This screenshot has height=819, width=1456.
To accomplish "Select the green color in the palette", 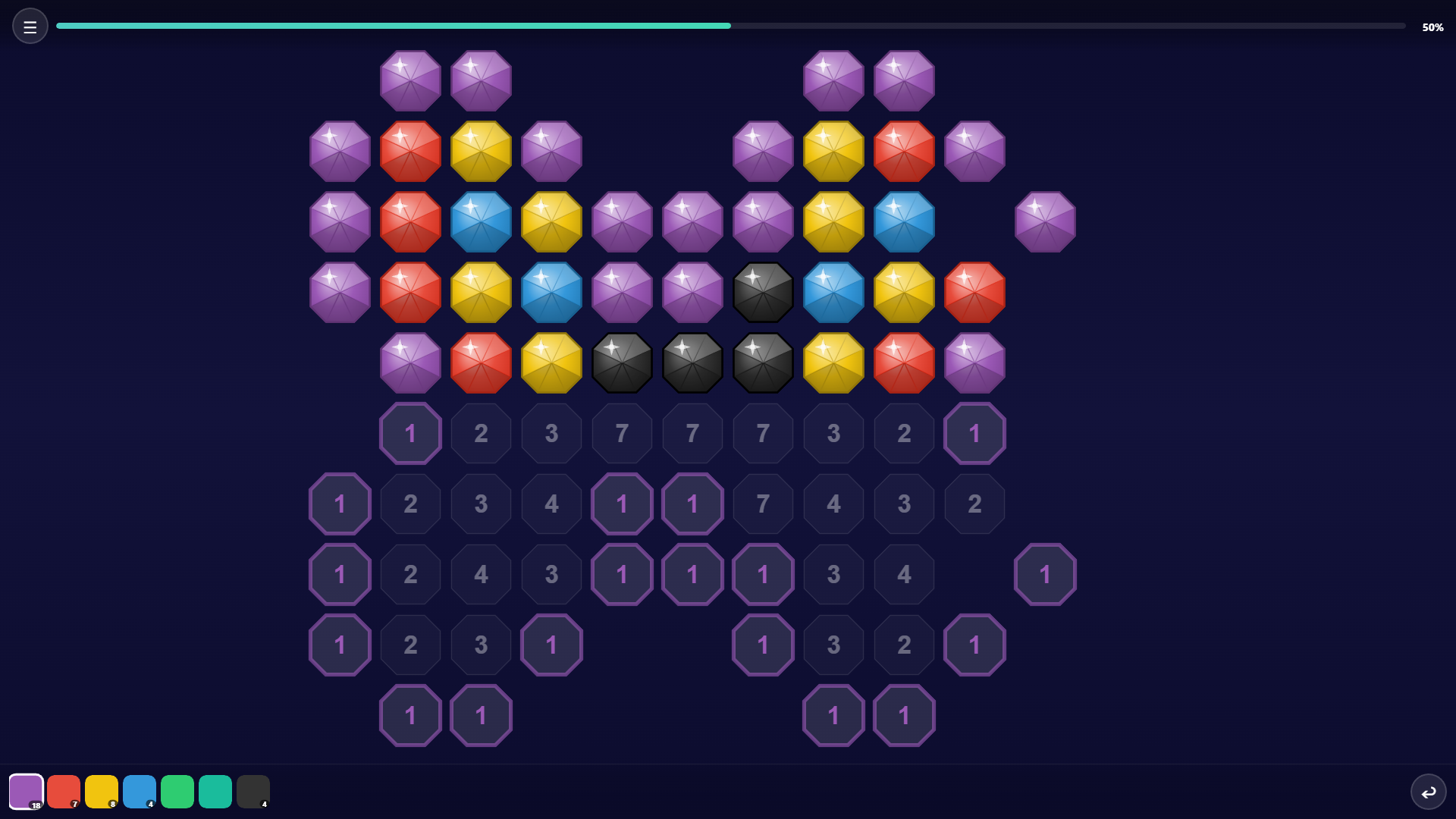I will (x=177, y=791).
